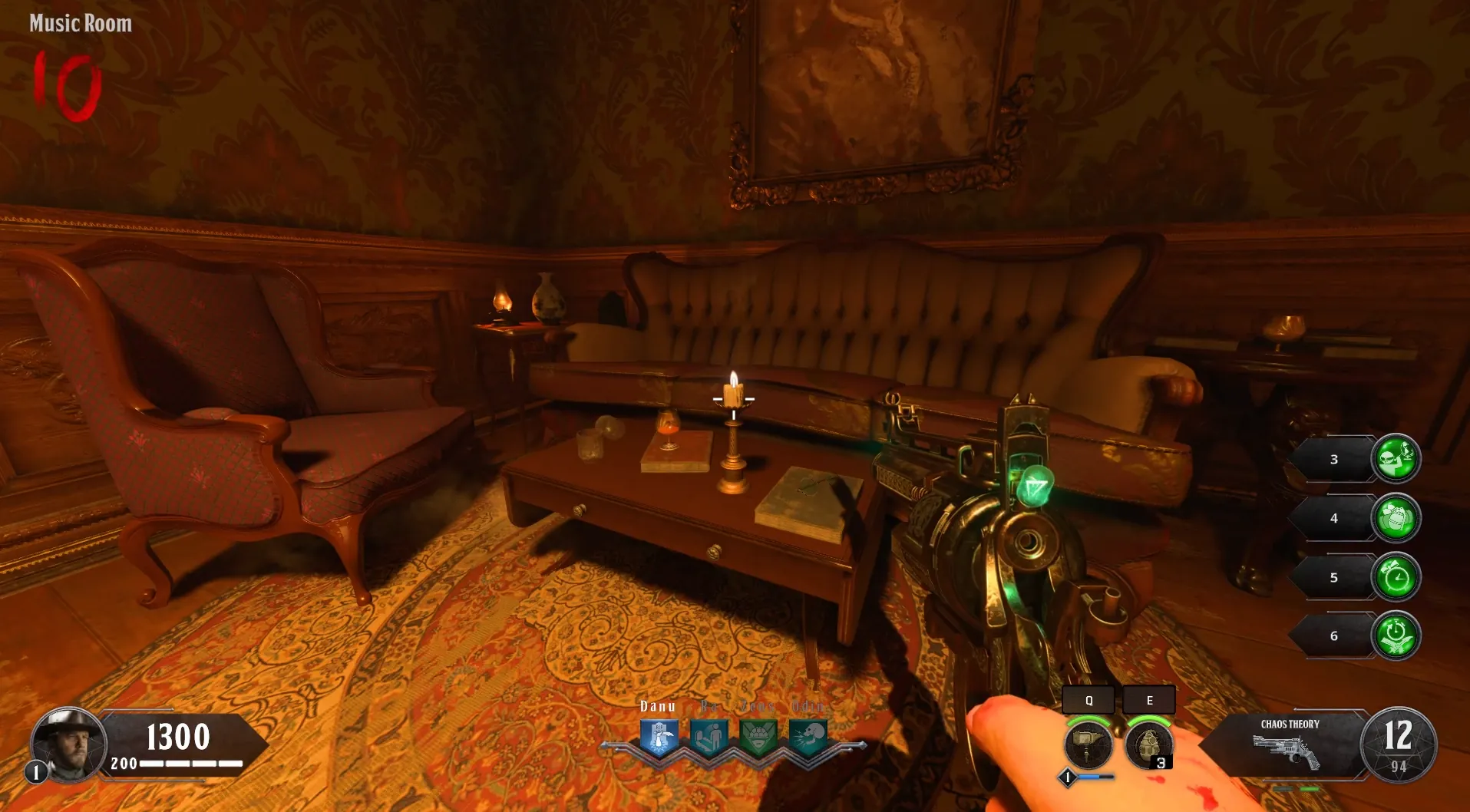
Task: Select the Odin screaming skull perk icon
Action: pos(808,738)
